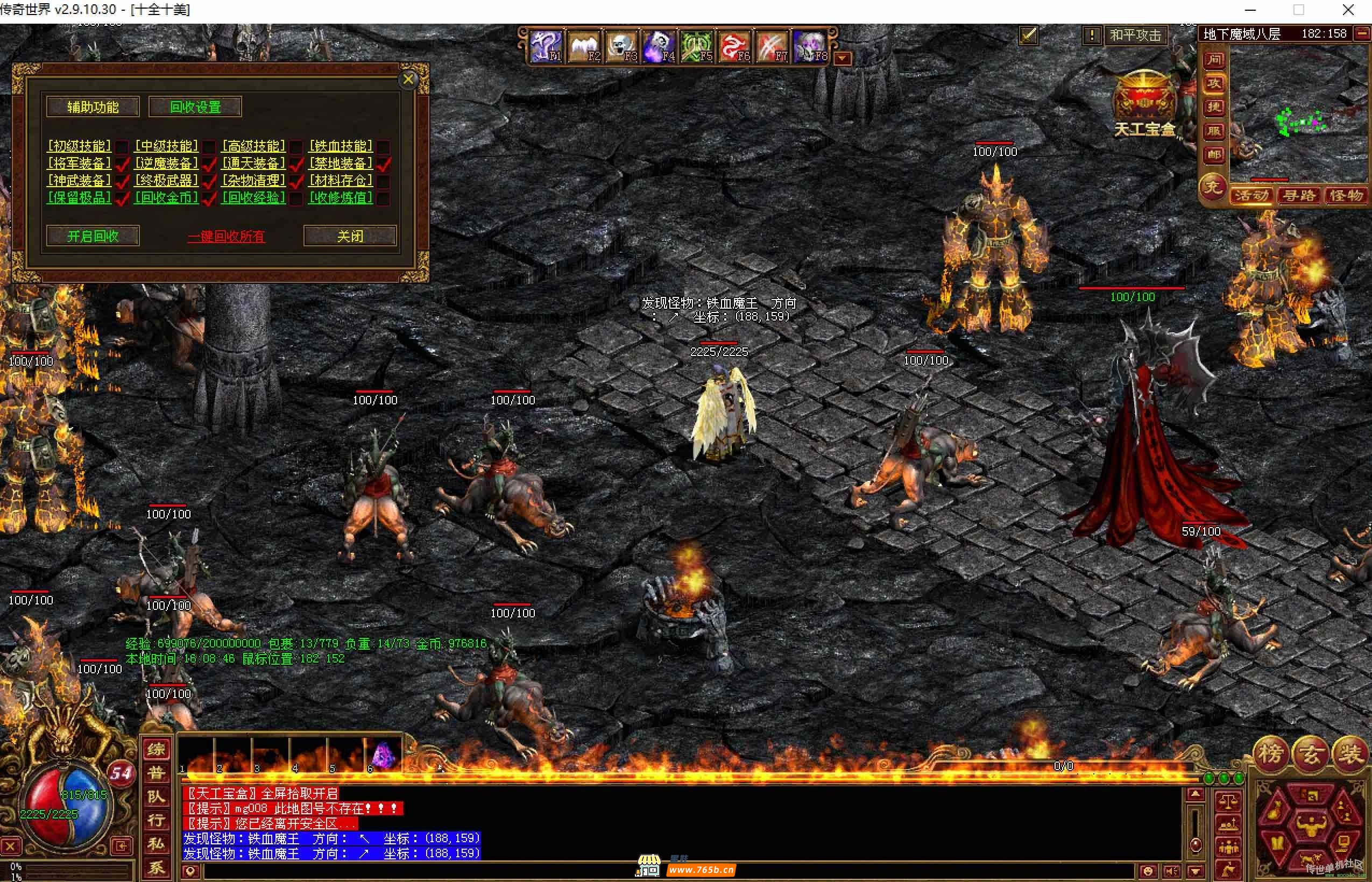Collapse the minimap with the minus button

[1362, 34]
